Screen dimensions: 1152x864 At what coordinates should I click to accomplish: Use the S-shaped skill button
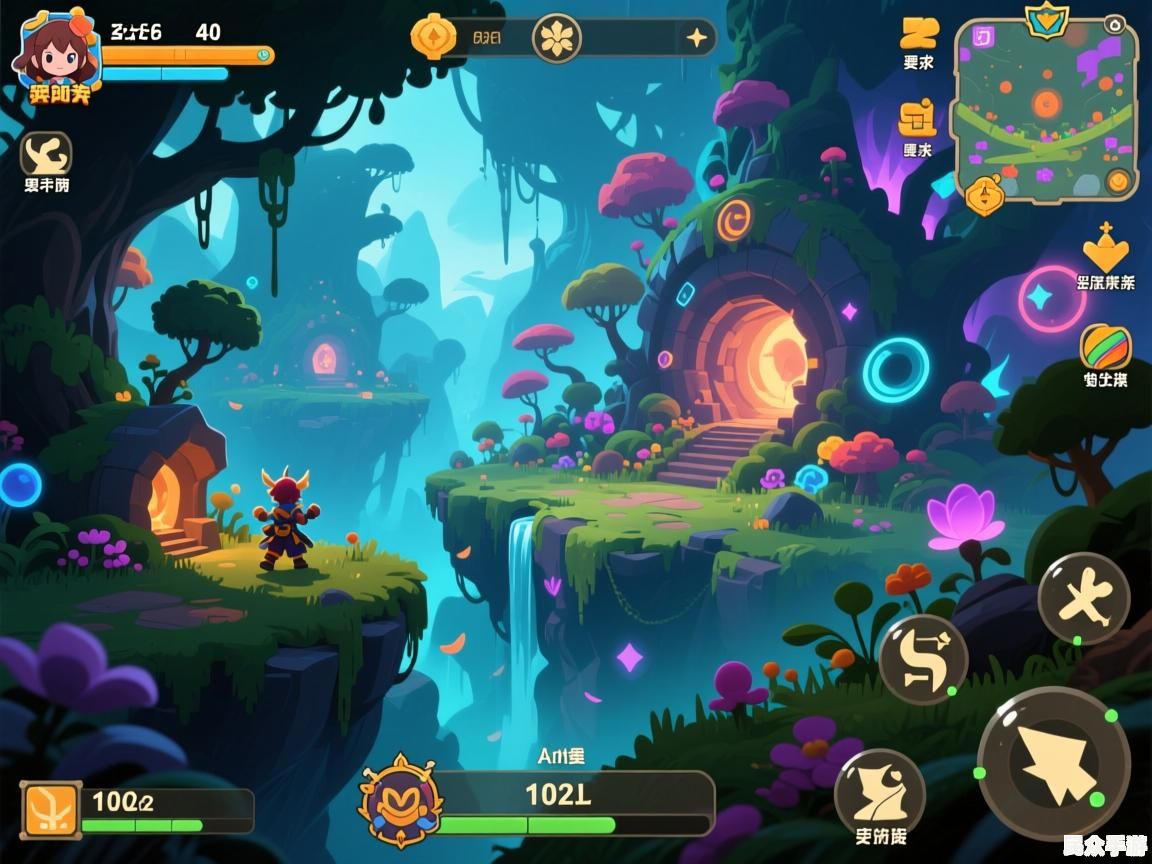[x=923, y=659]
